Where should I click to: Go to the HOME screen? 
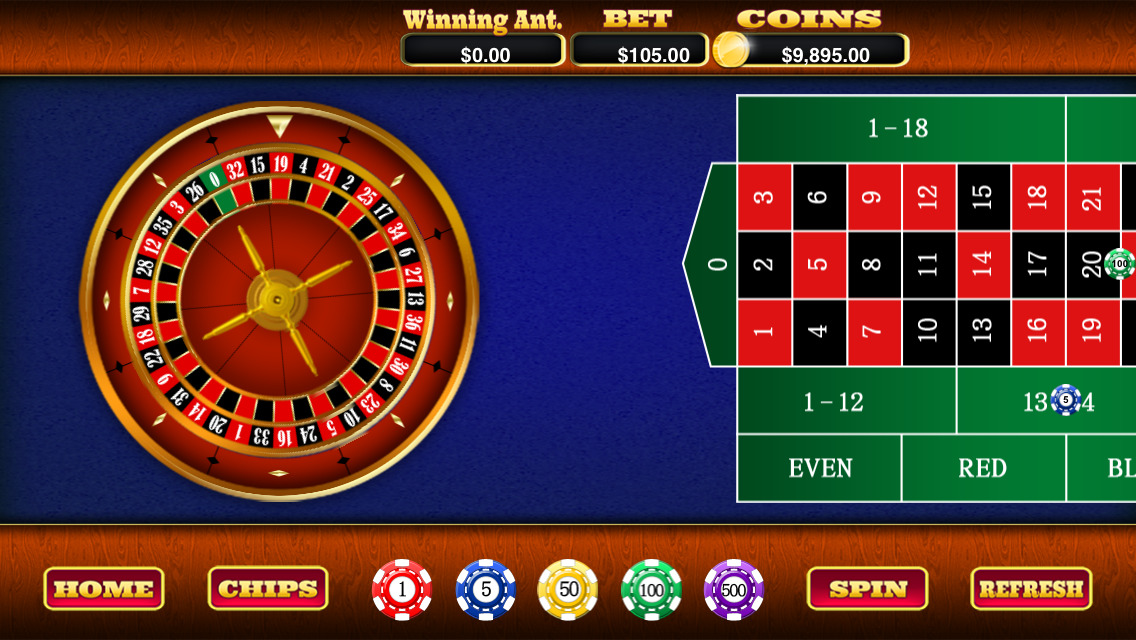pyautogui.click(x=104, y=589)
